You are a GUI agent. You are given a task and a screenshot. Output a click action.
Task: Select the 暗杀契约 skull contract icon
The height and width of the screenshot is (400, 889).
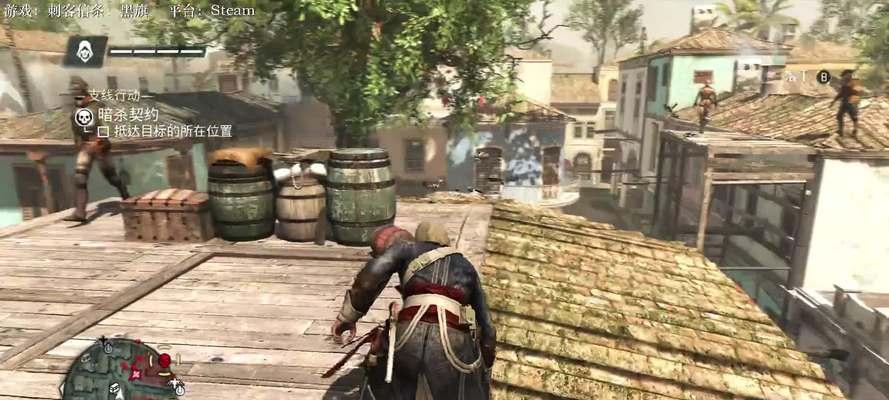[x=85, y=116]
